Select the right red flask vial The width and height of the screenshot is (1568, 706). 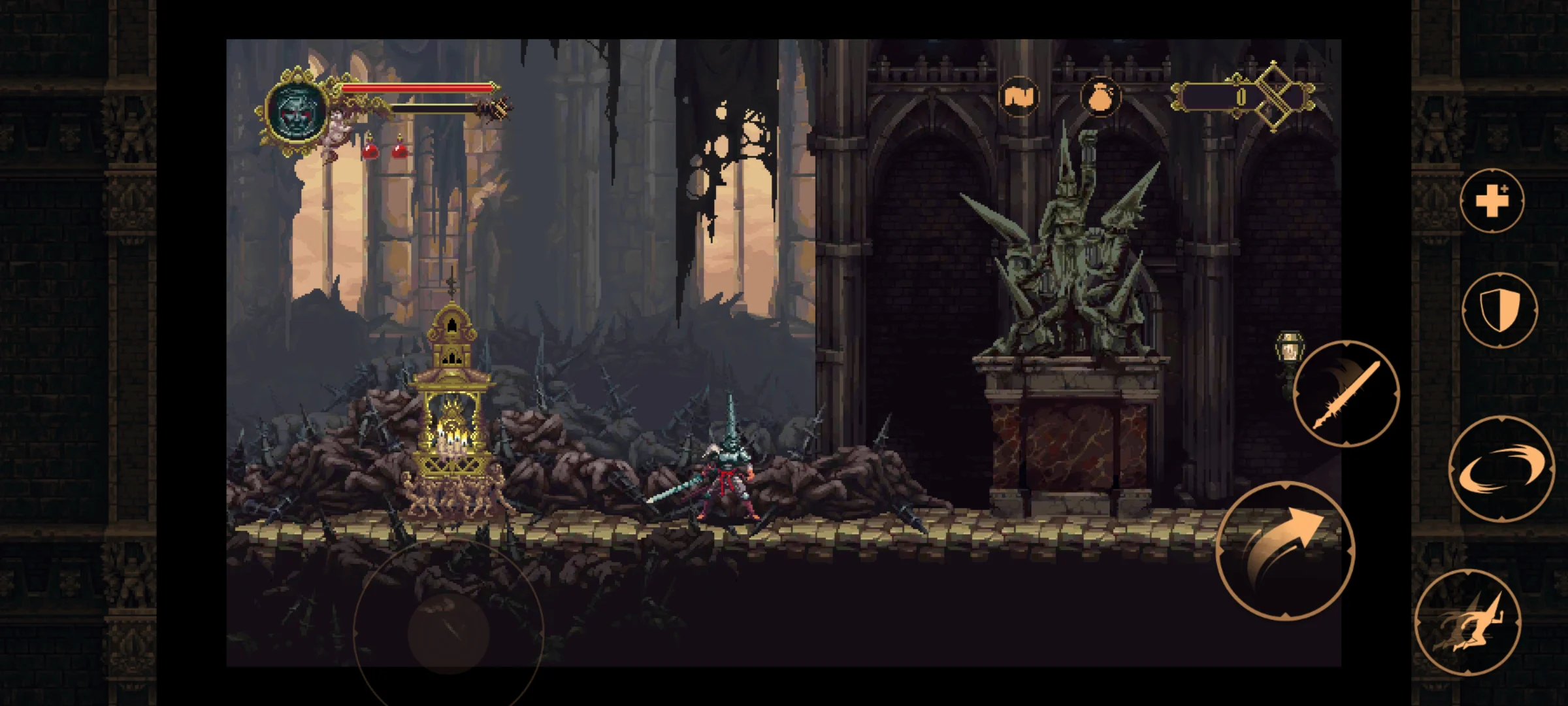399,151
